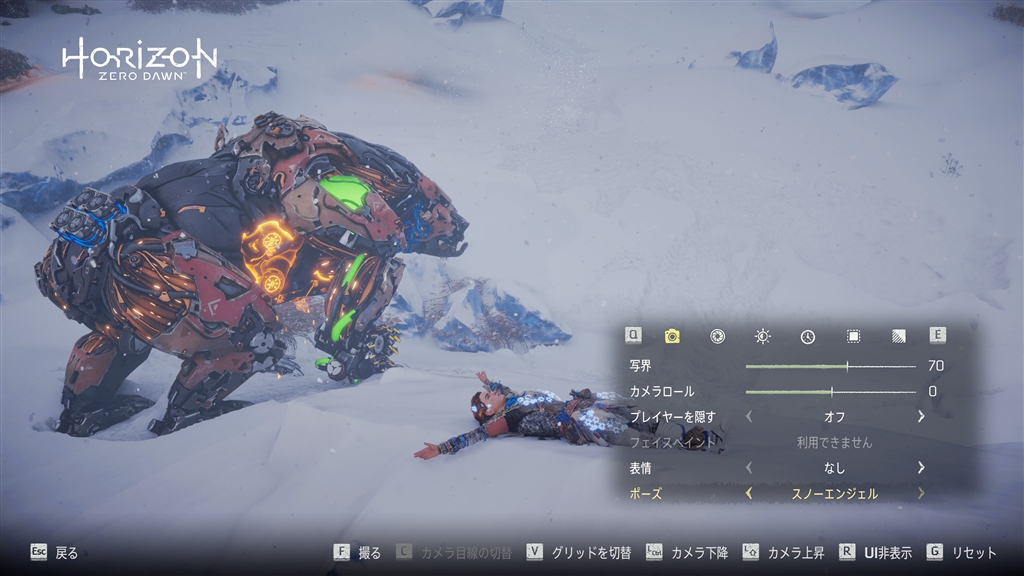Image resolution: width=1024 pixels, height=576 pixels.
Task: Select the camera settings tab icon
Action: [x=672, y=336]
